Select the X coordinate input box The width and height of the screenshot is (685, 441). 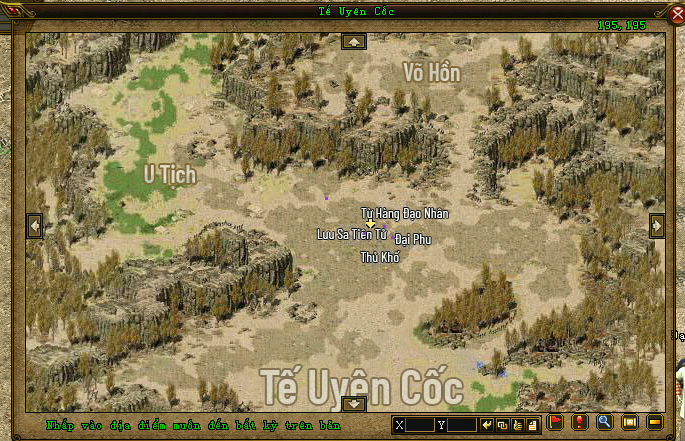click(x=420, y=425)
